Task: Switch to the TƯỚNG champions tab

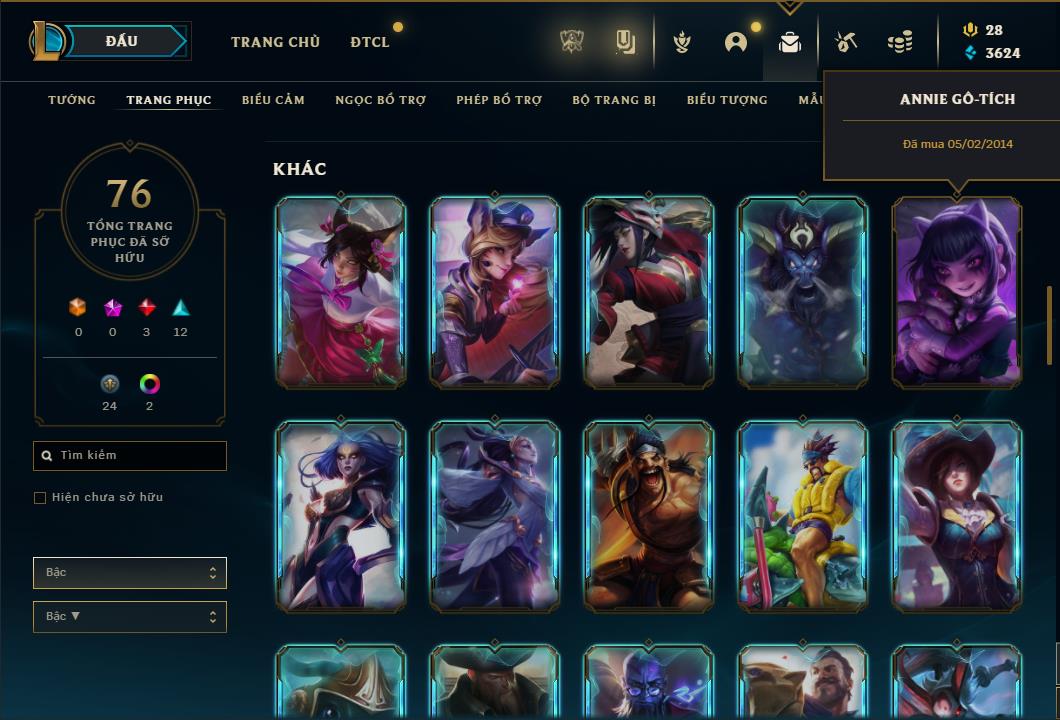Action: (72, 100)
